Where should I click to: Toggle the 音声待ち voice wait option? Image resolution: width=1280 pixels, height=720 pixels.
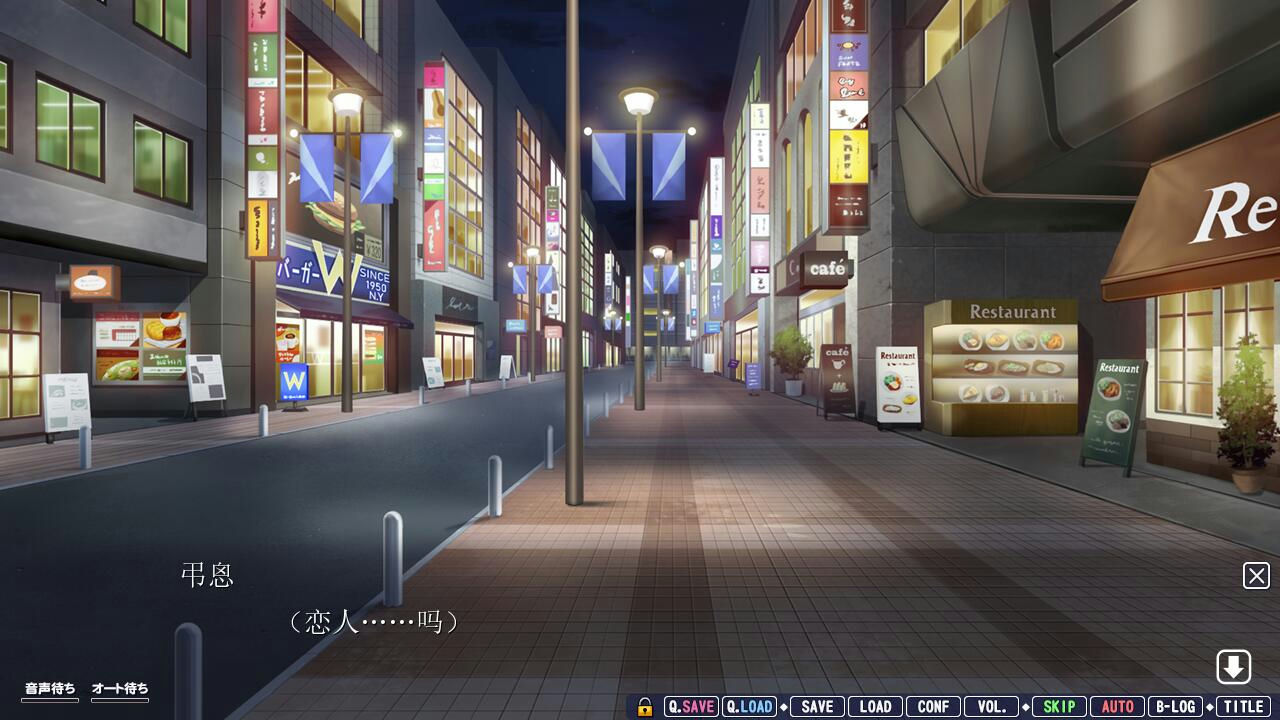[x=50, y=689]
